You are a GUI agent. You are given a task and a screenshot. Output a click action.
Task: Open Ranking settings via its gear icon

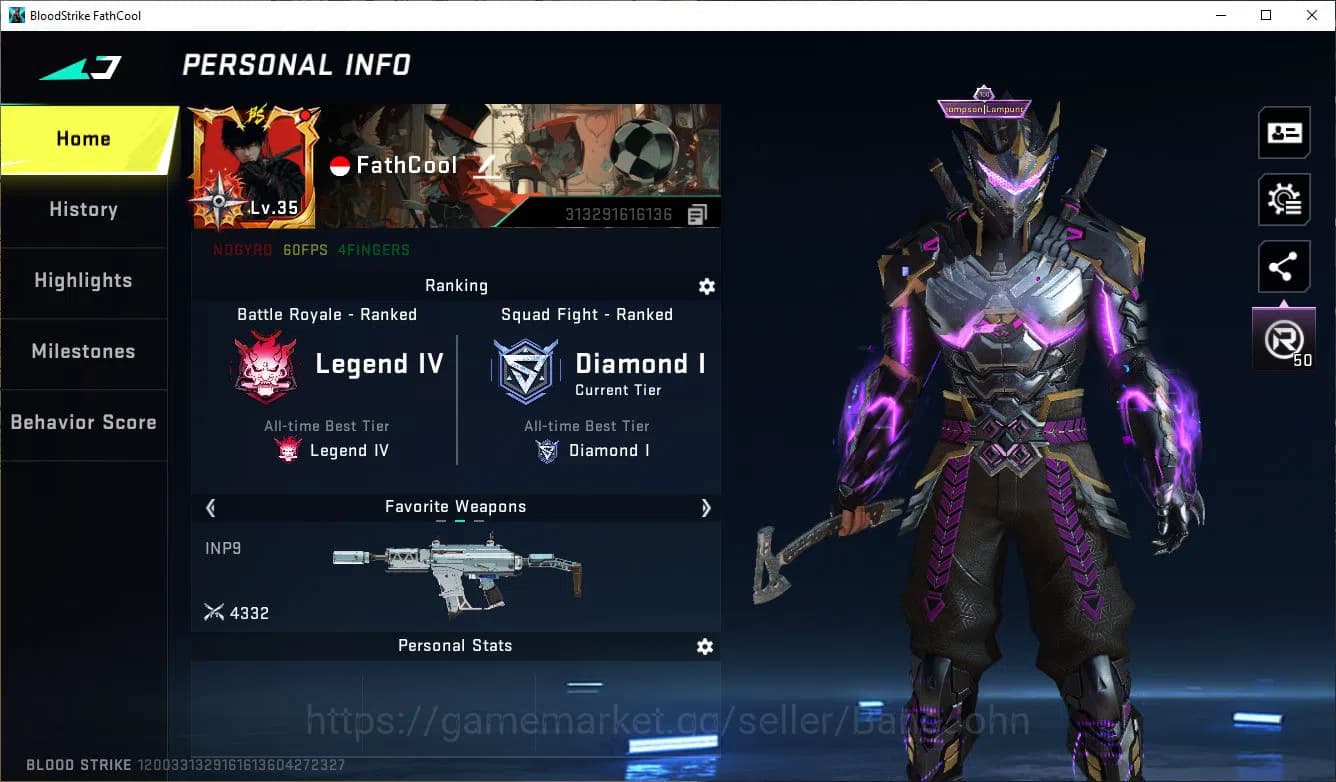point(707,286)
